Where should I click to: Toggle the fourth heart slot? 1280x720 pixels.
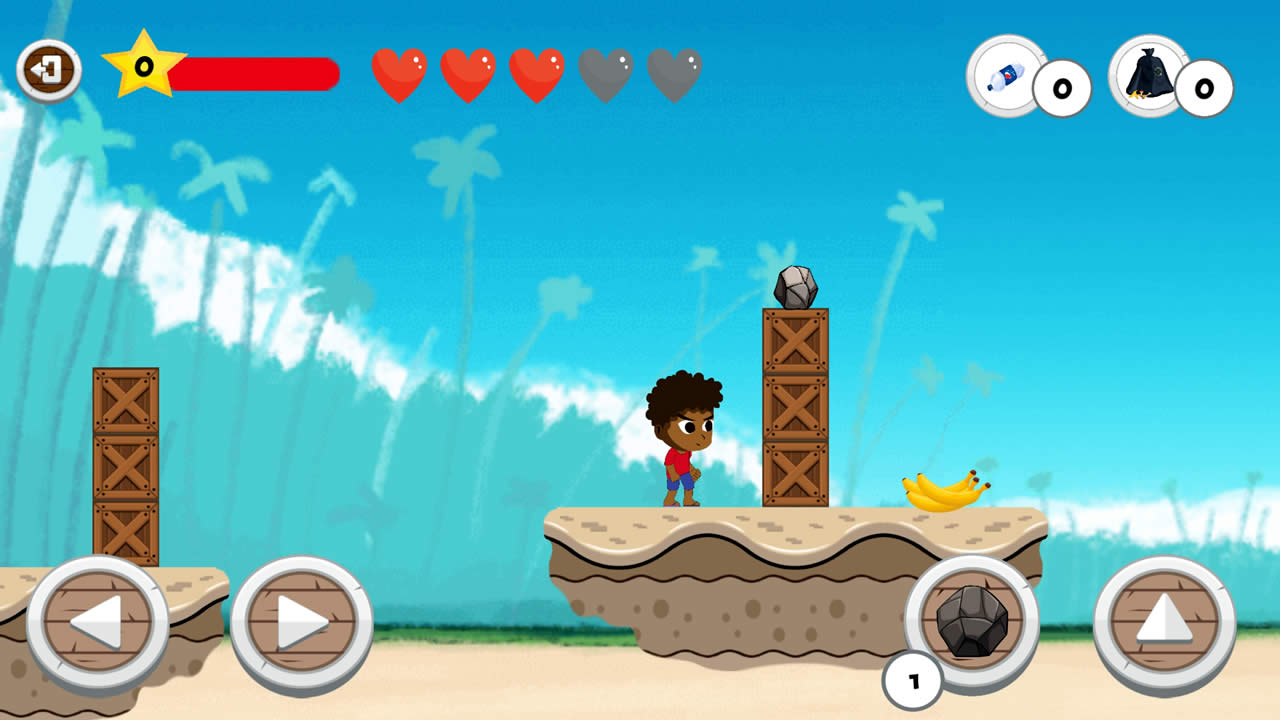(x=605, y=72)
